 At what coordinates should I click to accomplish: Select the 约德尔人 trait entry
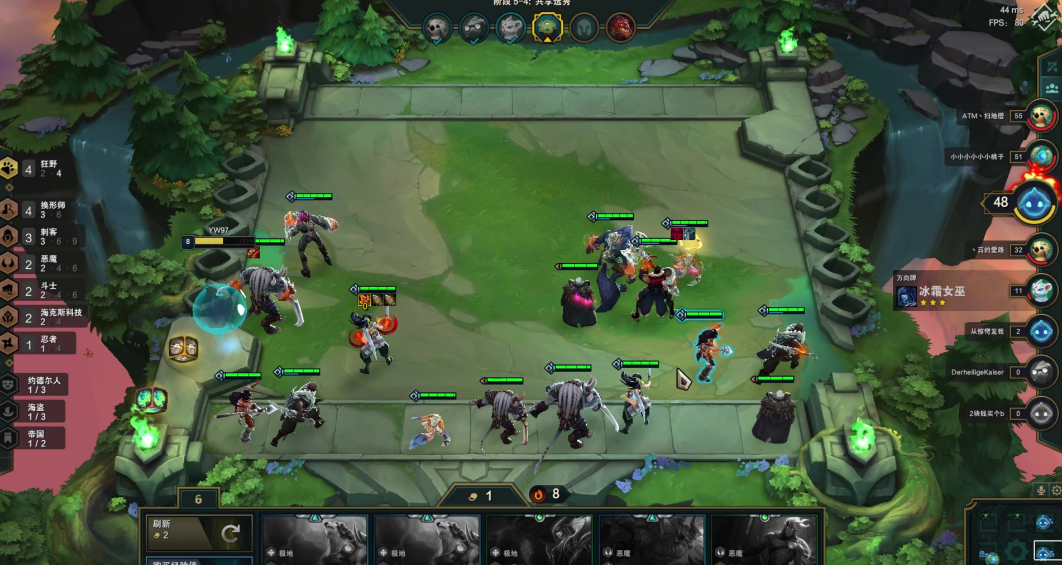point(36,384)
